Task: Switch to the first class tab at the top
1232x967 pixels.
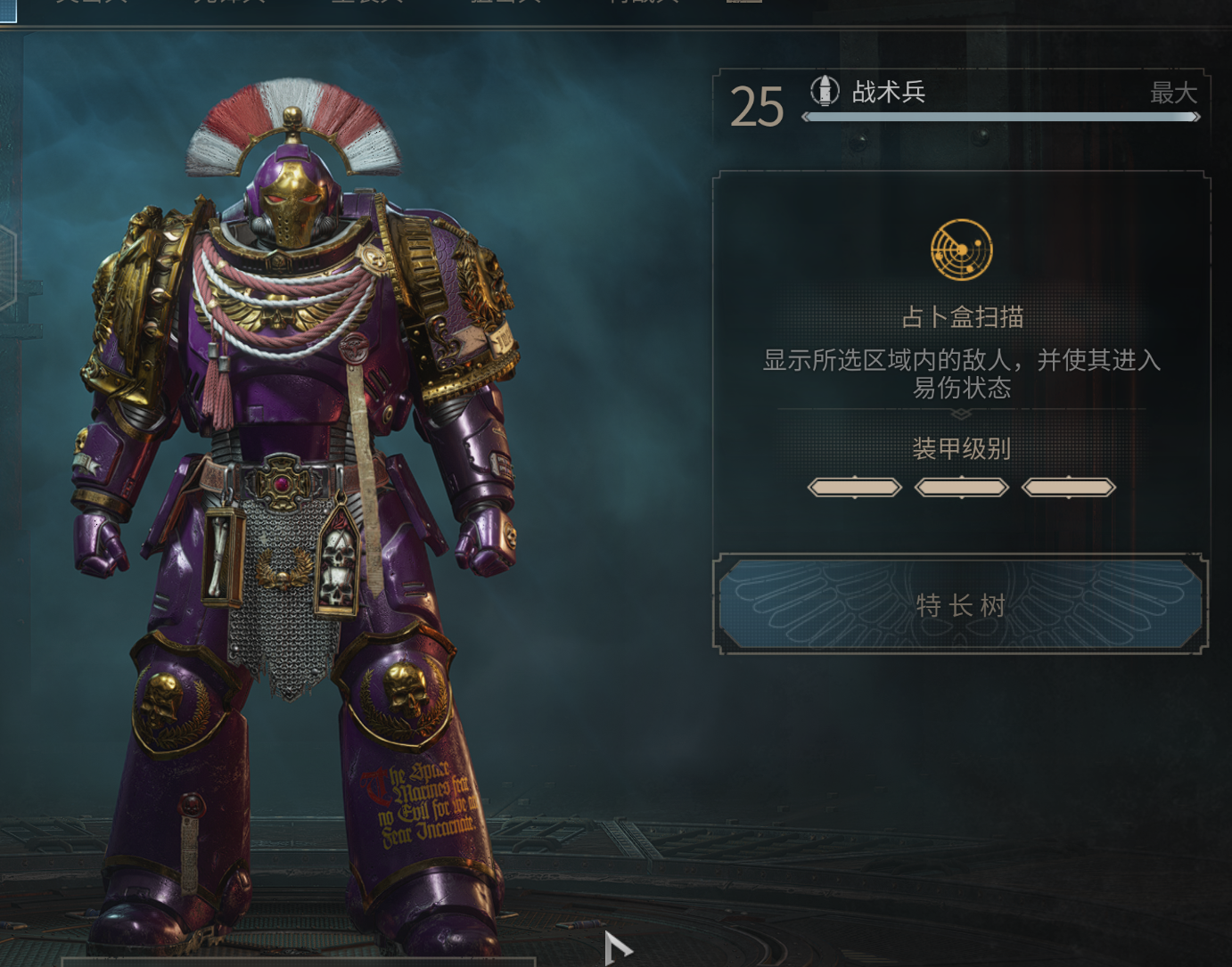Action: 92,4
